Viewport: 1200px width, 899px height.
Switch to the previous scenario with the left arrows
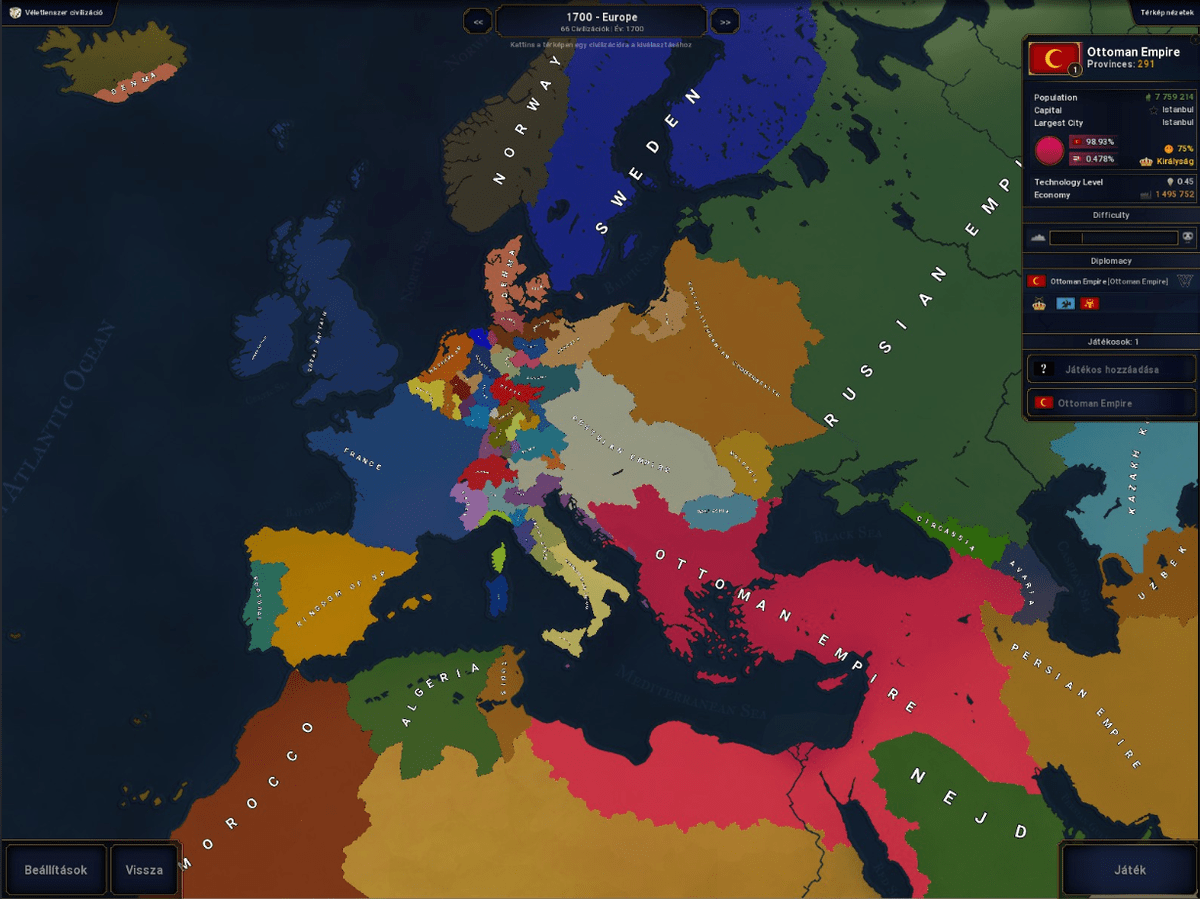[x=478, y=21]
